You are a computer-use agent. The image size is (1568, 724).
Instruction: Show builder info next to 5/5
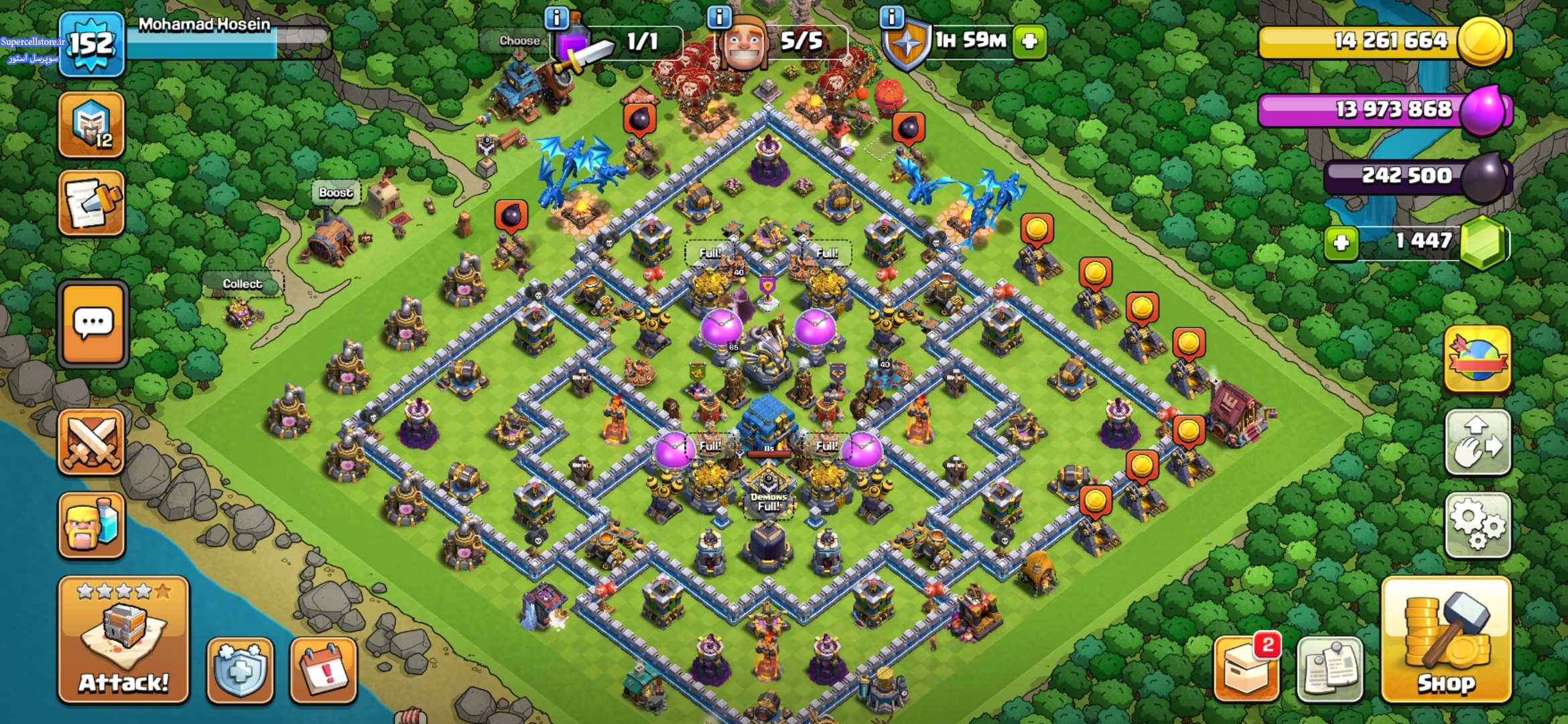coord(719,17)
